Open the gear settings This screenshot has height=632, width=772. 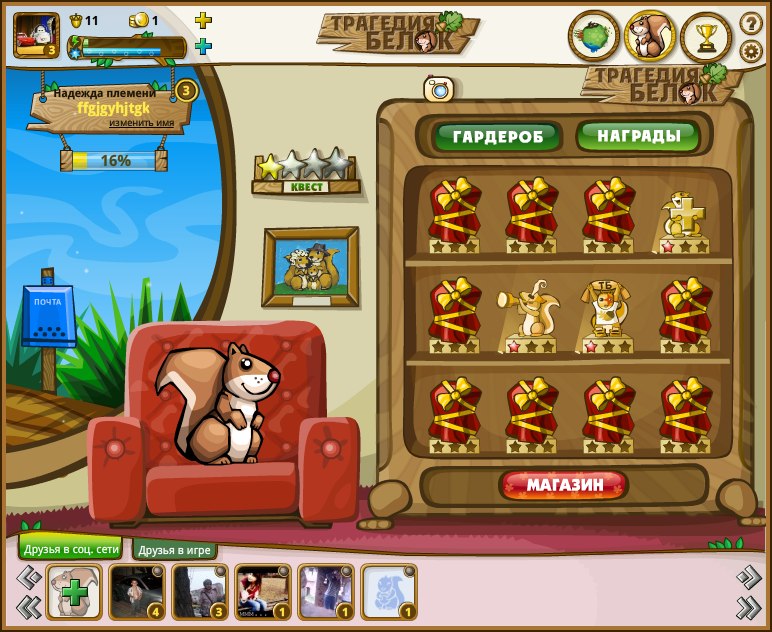coord(750,51)
